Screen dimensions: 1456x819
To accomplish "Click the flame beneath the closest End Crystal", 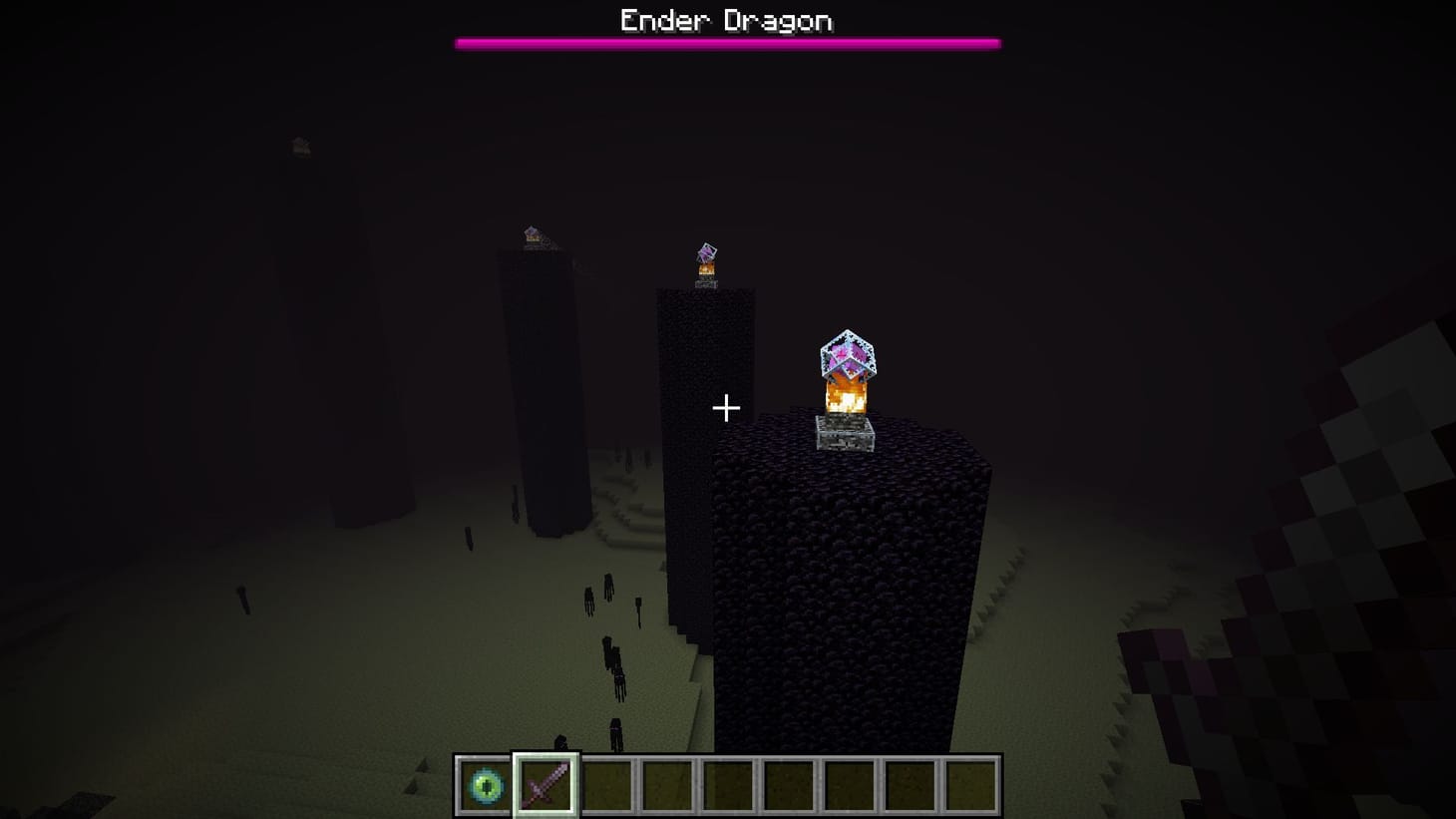I will point(846,399).
